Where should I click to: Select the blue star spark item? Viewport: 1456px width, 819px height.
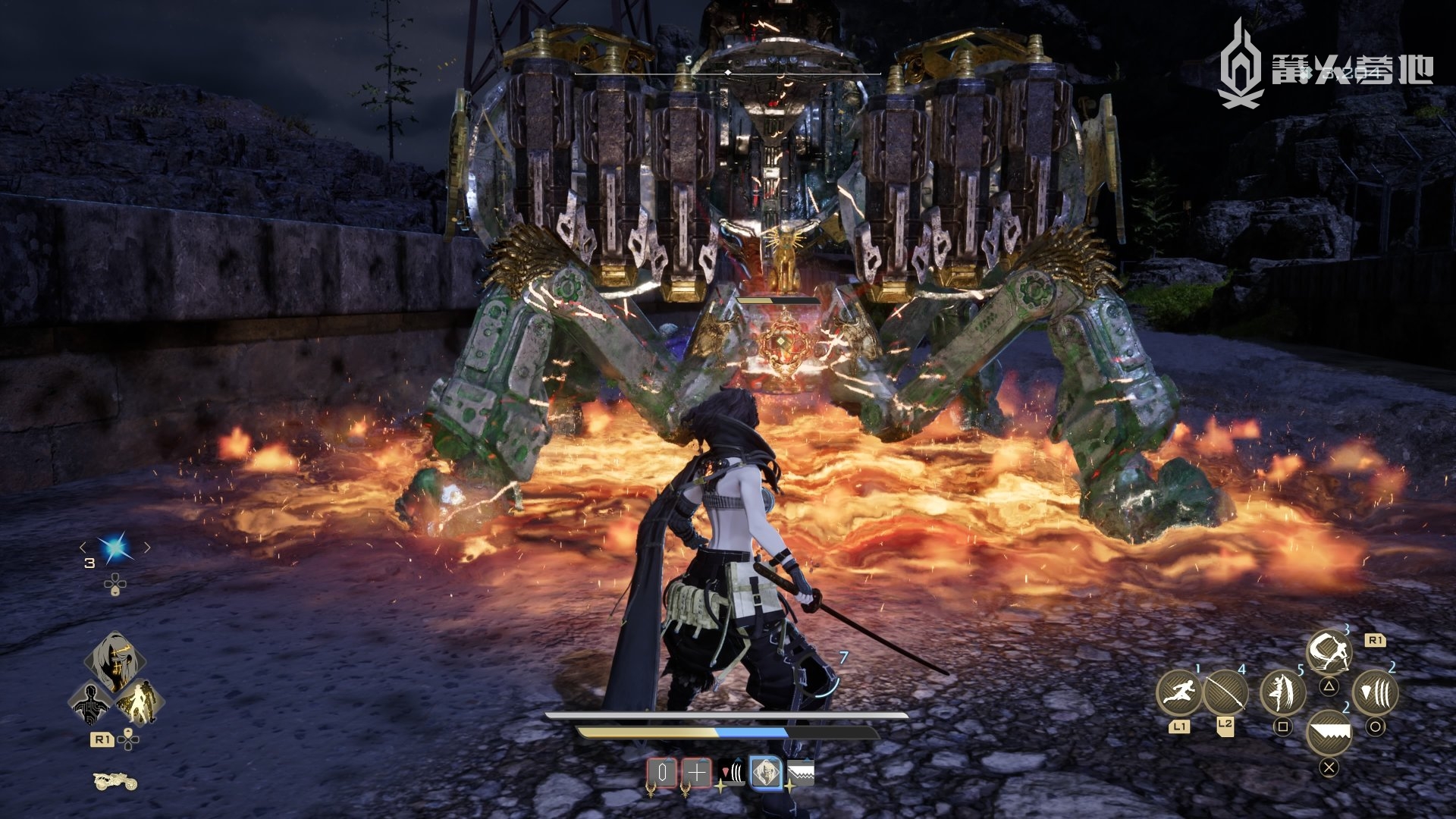point(115,548)
